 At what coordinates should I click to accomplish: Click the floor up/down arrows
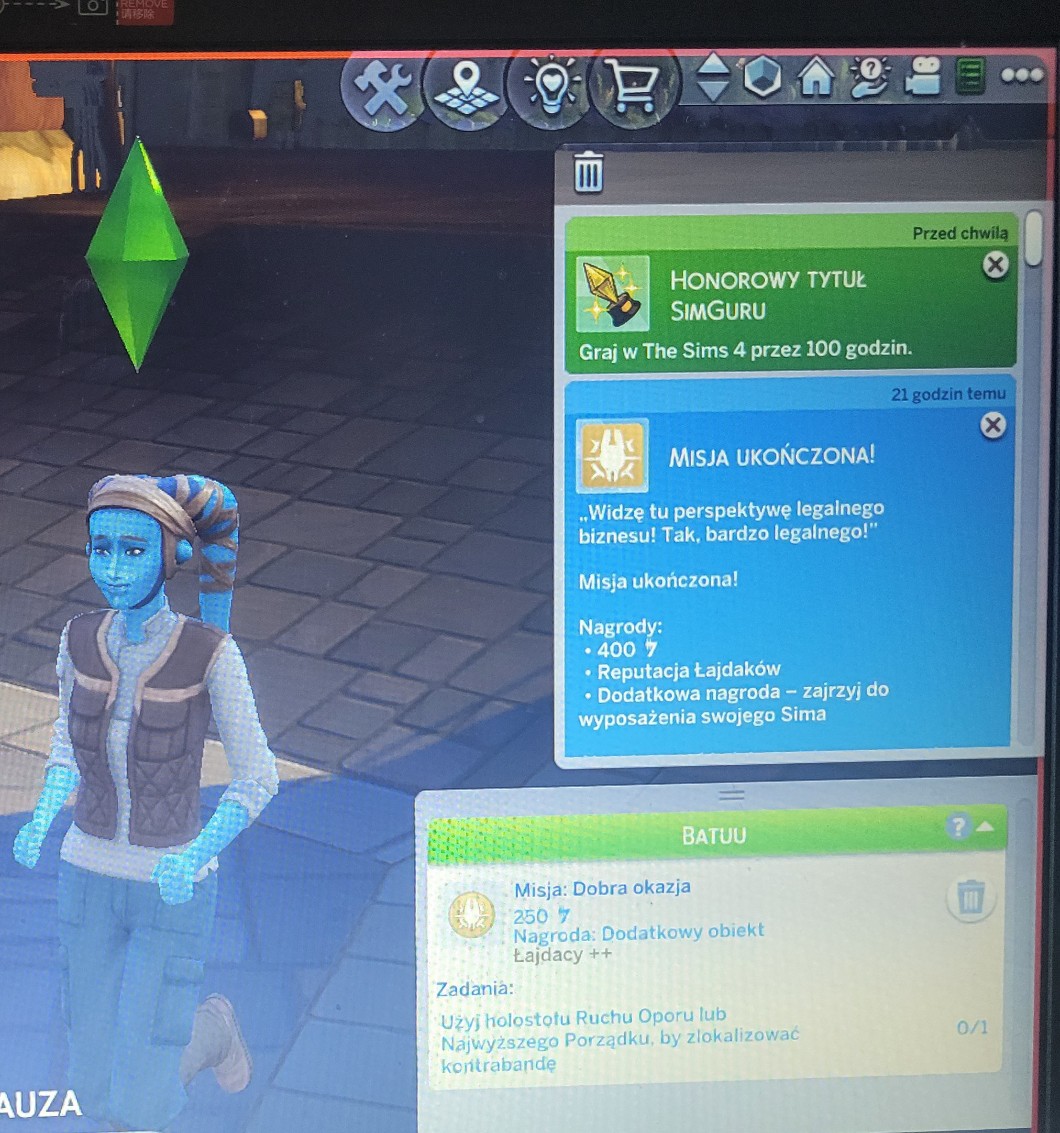(712, 77)
